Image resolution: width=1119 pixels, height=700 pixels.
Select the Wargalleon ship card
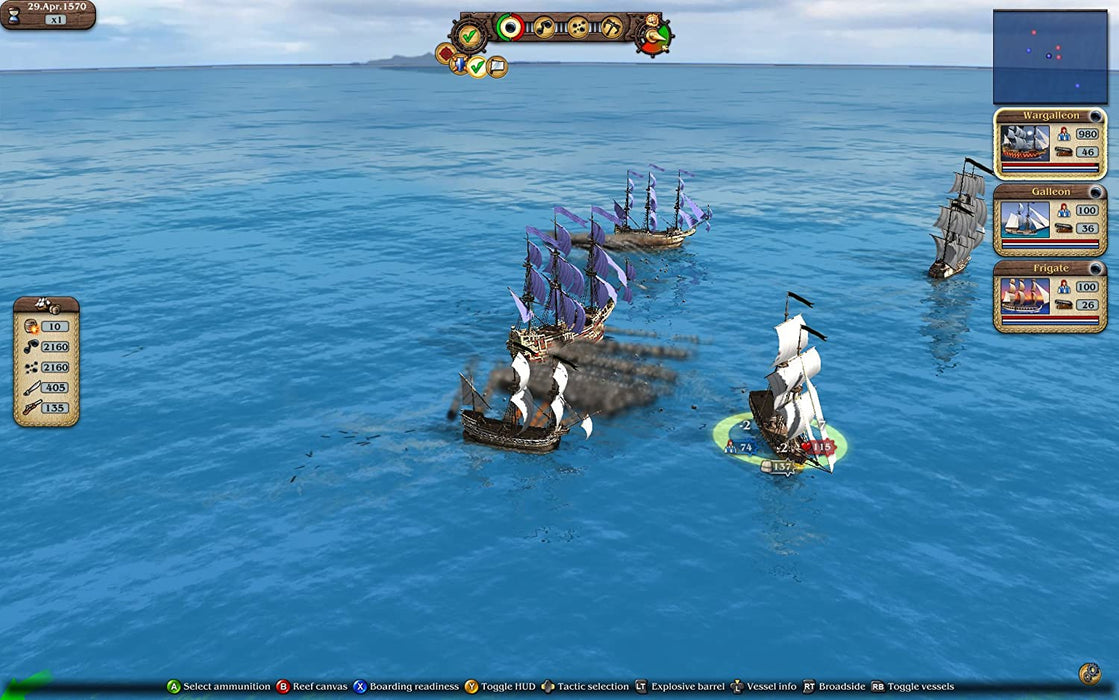[x=1049, y=142]
